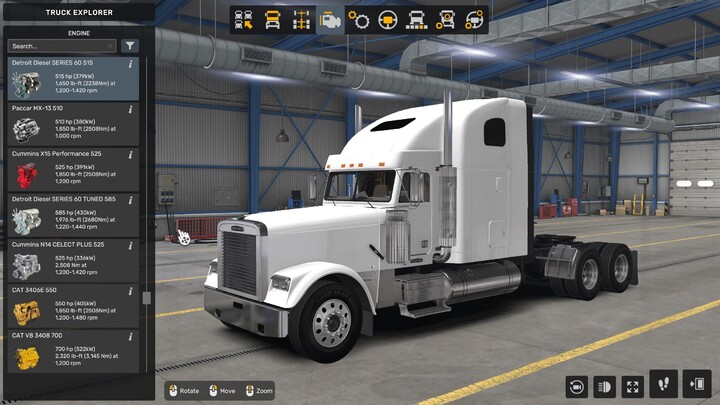Open the truck selection tab with arrow cursor
720x405 pixels.
click(243, 19)
